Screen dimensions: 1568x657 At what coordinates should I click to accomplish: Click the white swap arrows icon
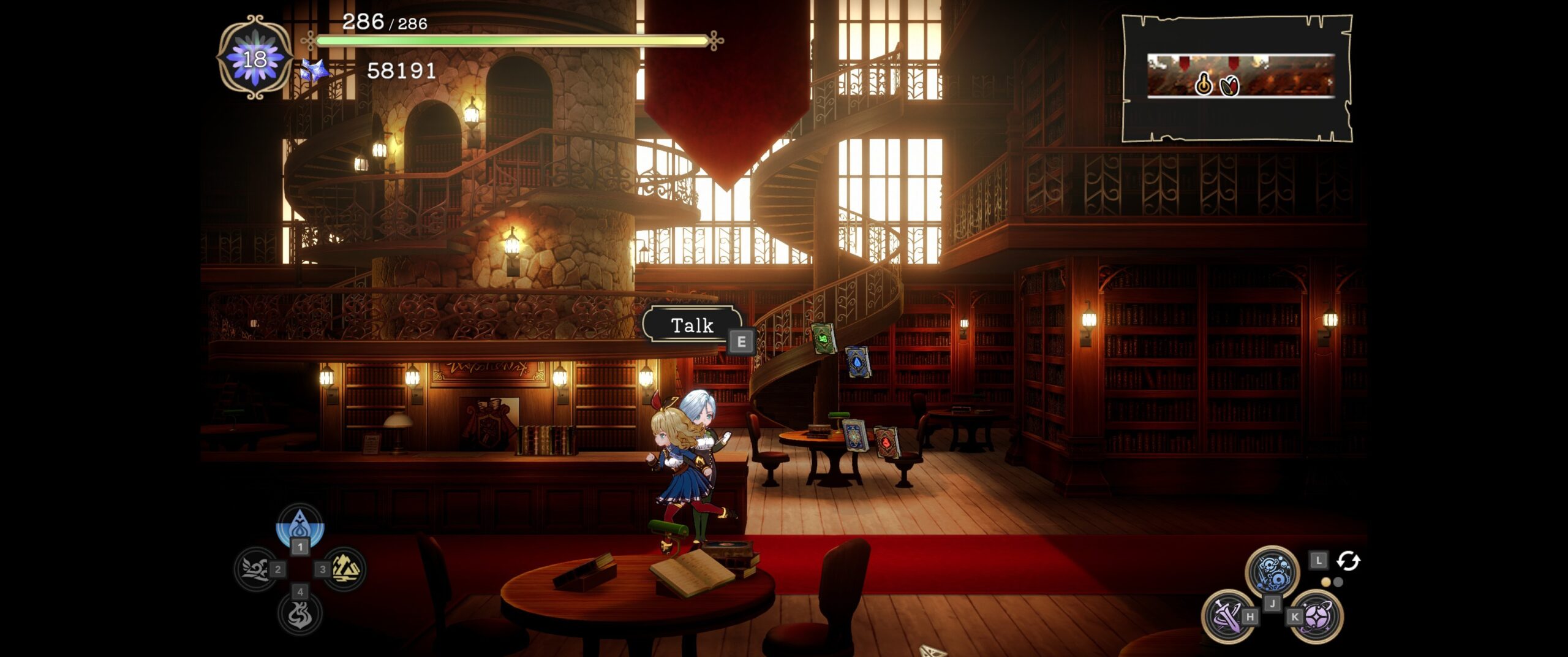[1348, 561]
